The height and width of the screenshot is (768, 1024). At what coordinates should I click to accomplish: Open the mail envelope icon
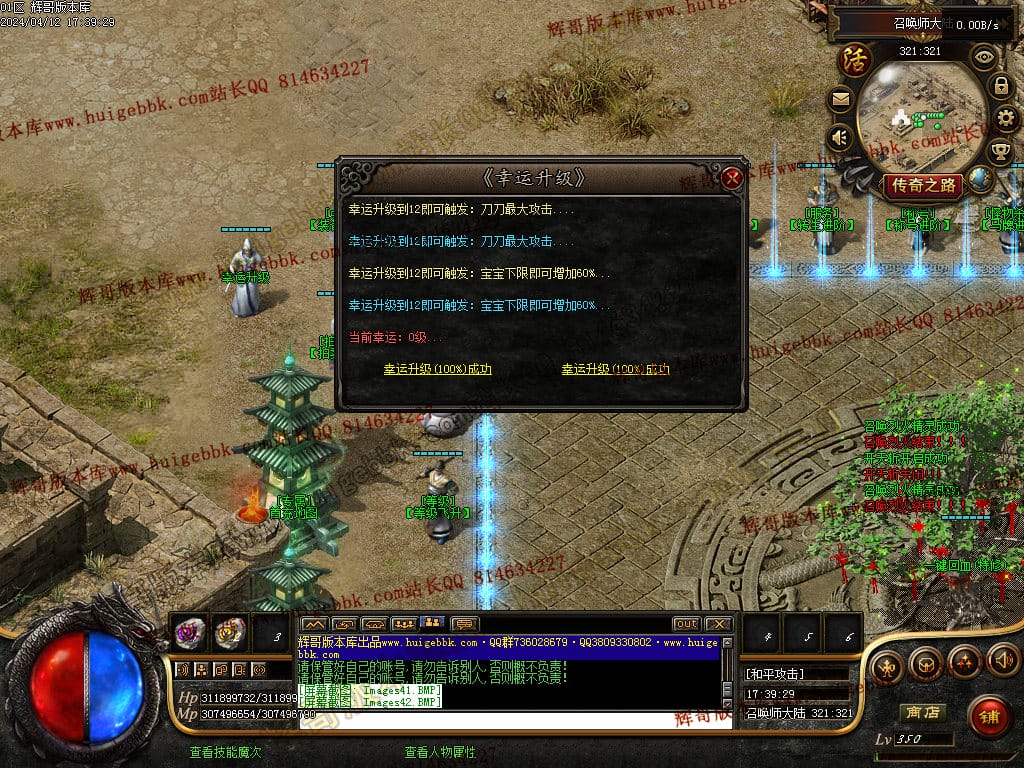(x=840, y=99)
